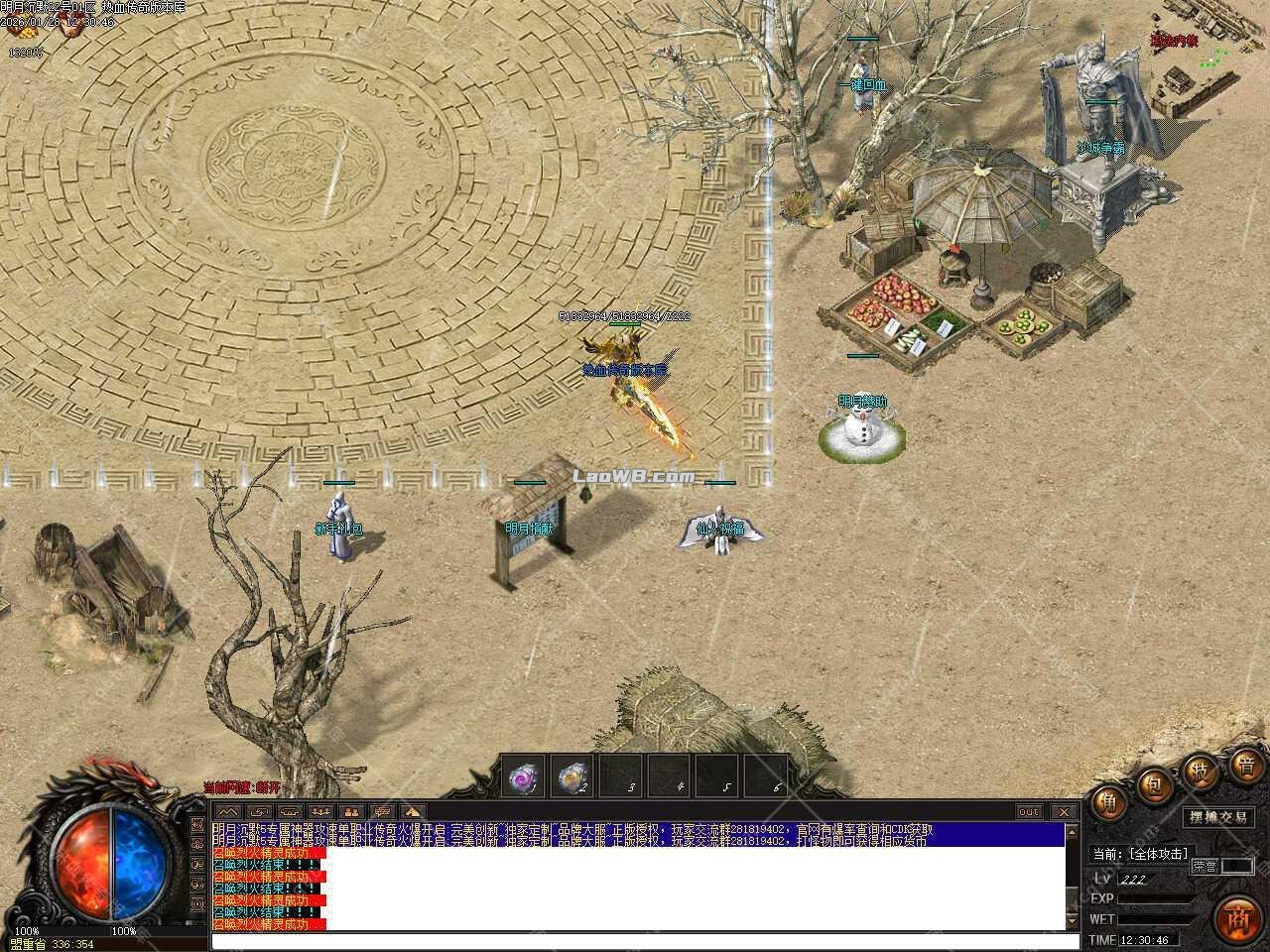Click the mountain-shaped icon in the chat toolbar
This screenshot has height=952, width=1270.
228,811
